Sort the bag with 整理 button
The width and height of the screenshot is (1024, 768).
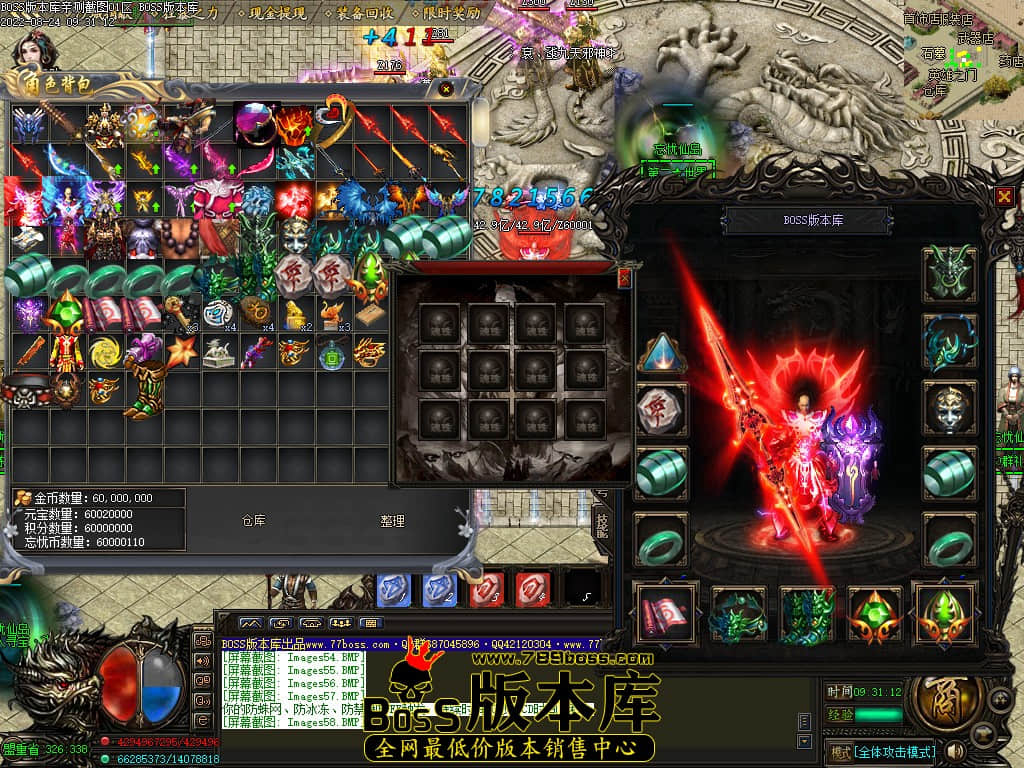click(x=392, y=521)
